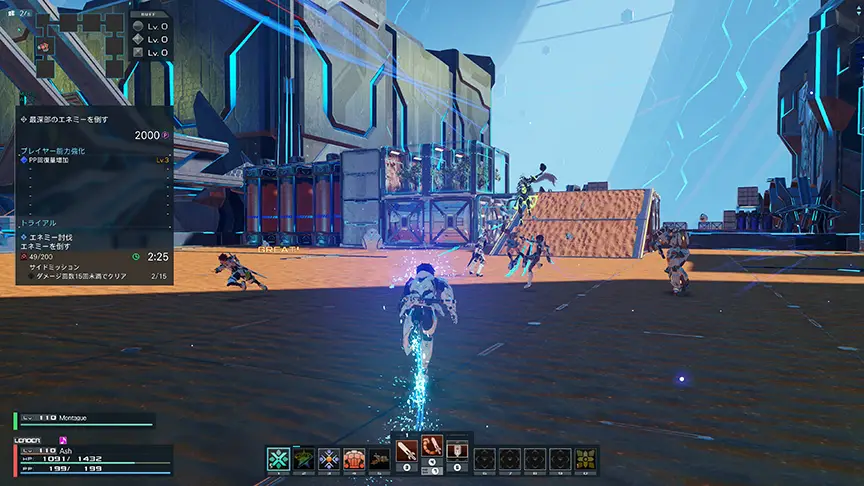Image resolution: width=864 pixels, height=486 pixels.
Task: Choose the red and white box item slot
Action: pyautogui.click(x=457, y=449)
